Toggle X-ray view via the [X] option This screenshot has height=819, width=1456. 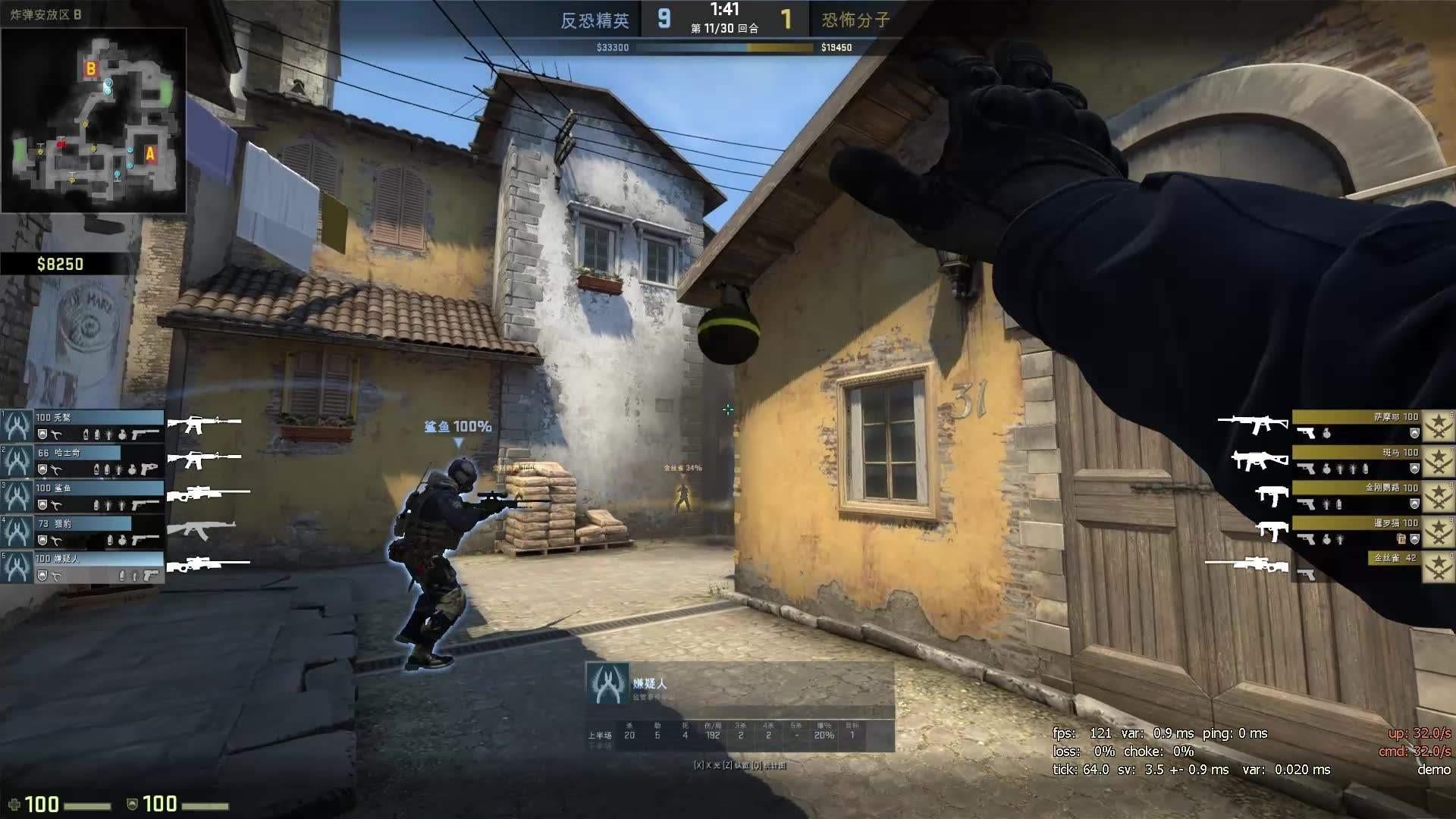(699, 765)
